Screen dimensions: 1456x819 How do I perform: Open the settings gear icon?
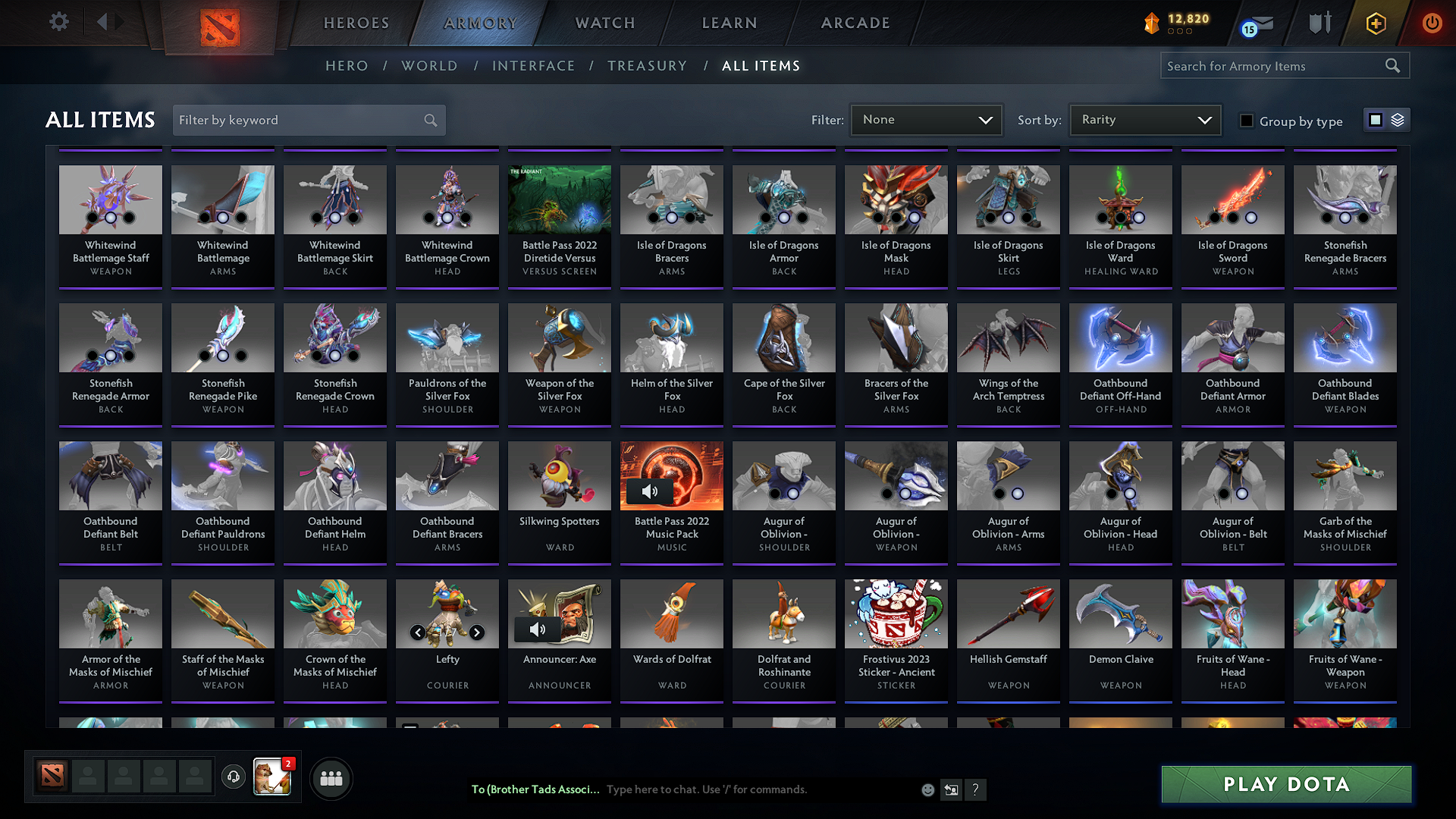pos(58,21)
